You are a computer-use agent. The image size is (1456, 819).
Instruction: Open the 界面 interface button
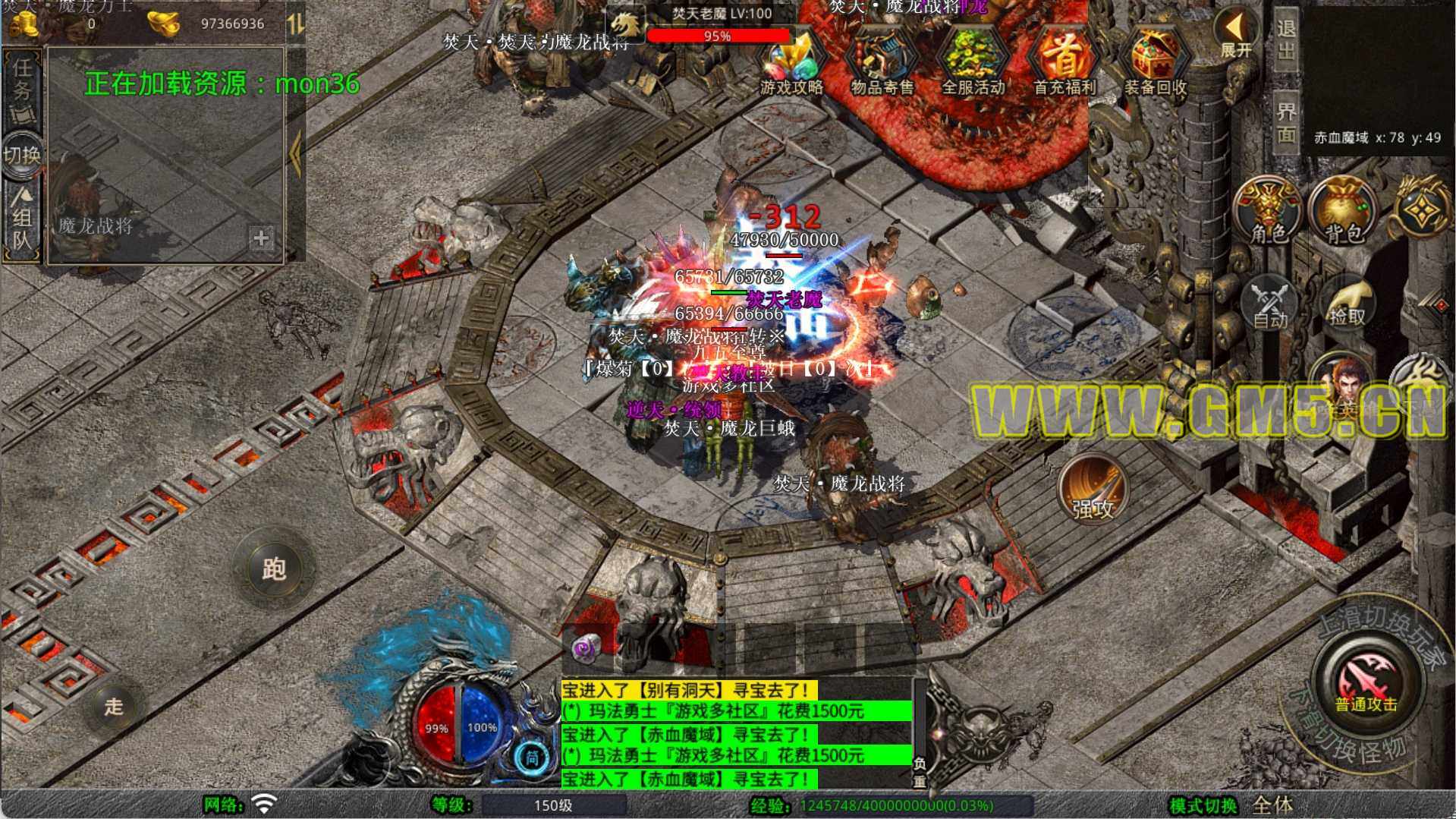click(x=1286, y=121)
